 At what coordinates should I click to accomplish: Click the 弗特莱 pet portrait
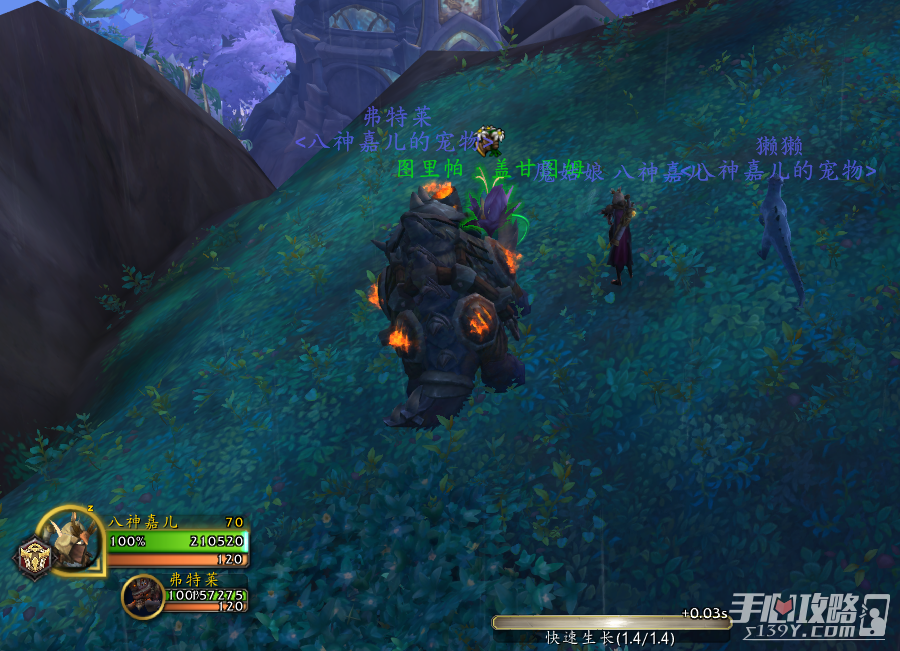[x=142, y=596]
